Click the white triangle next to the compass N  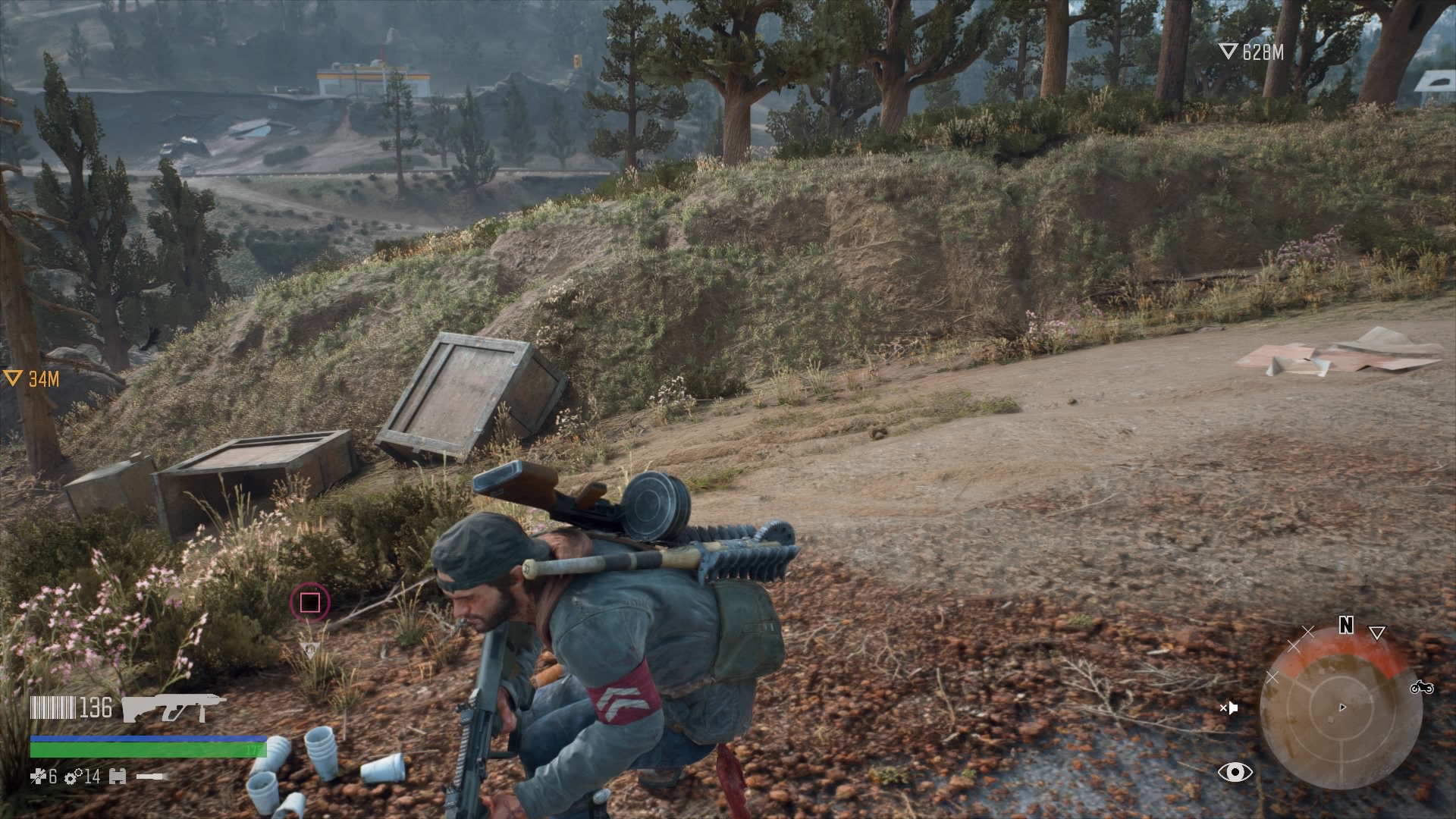coord(1377,632)
